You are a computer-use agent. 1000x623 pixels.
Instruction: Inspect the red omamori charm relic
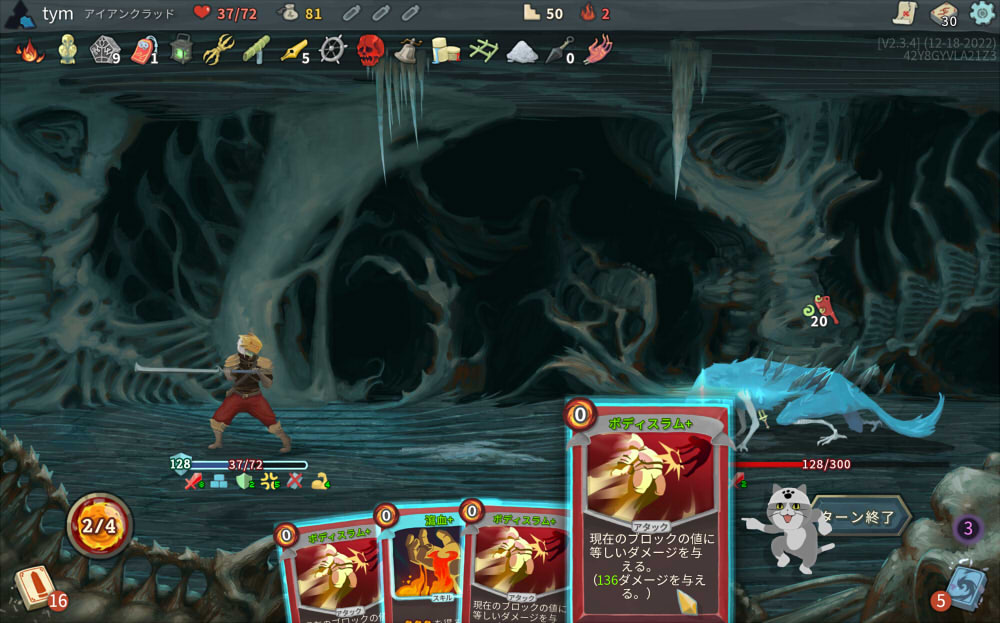[143, 49]
